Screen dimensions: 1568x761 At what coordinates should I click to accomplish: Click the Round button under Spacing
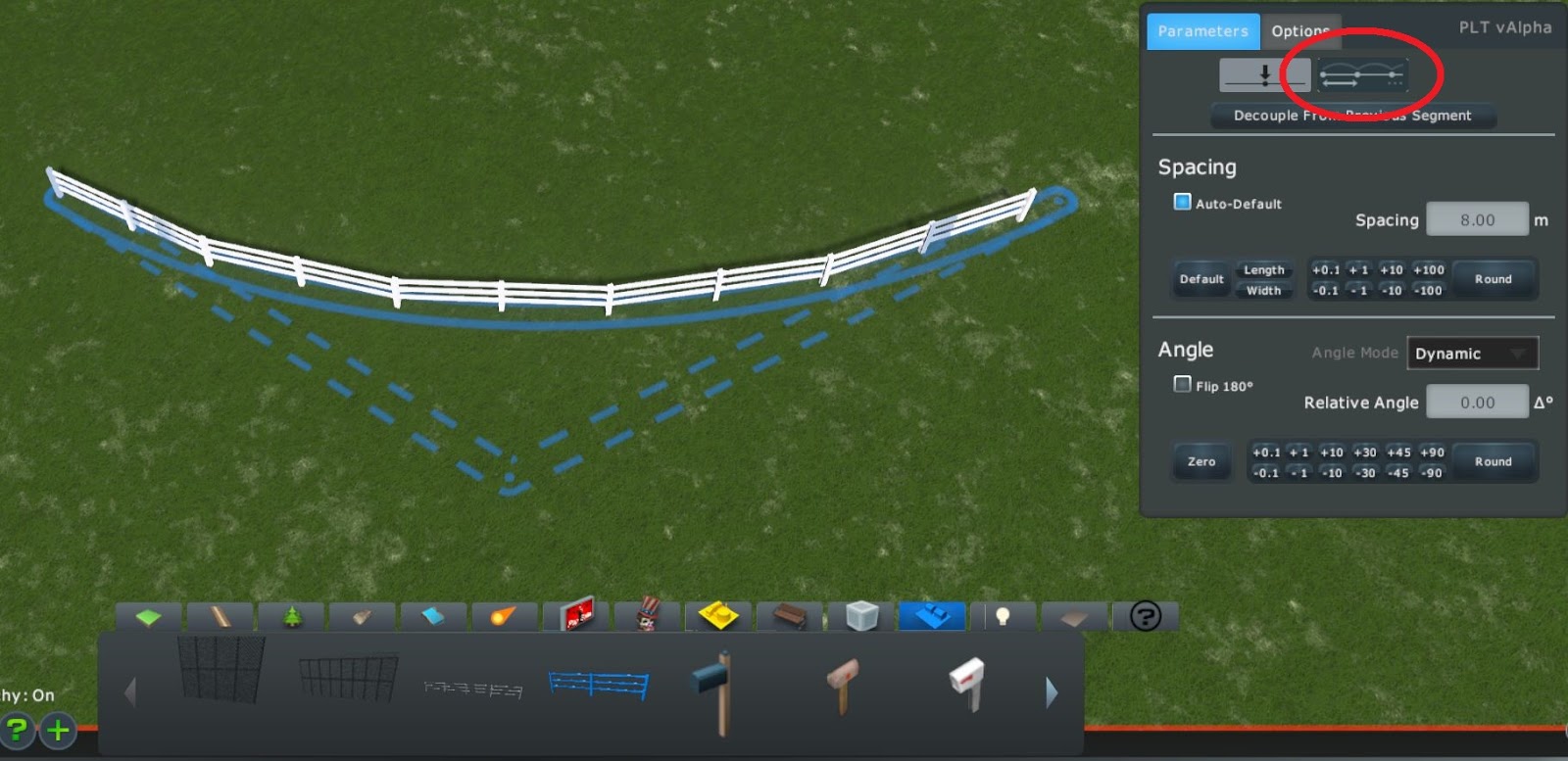pos(1494,278)
